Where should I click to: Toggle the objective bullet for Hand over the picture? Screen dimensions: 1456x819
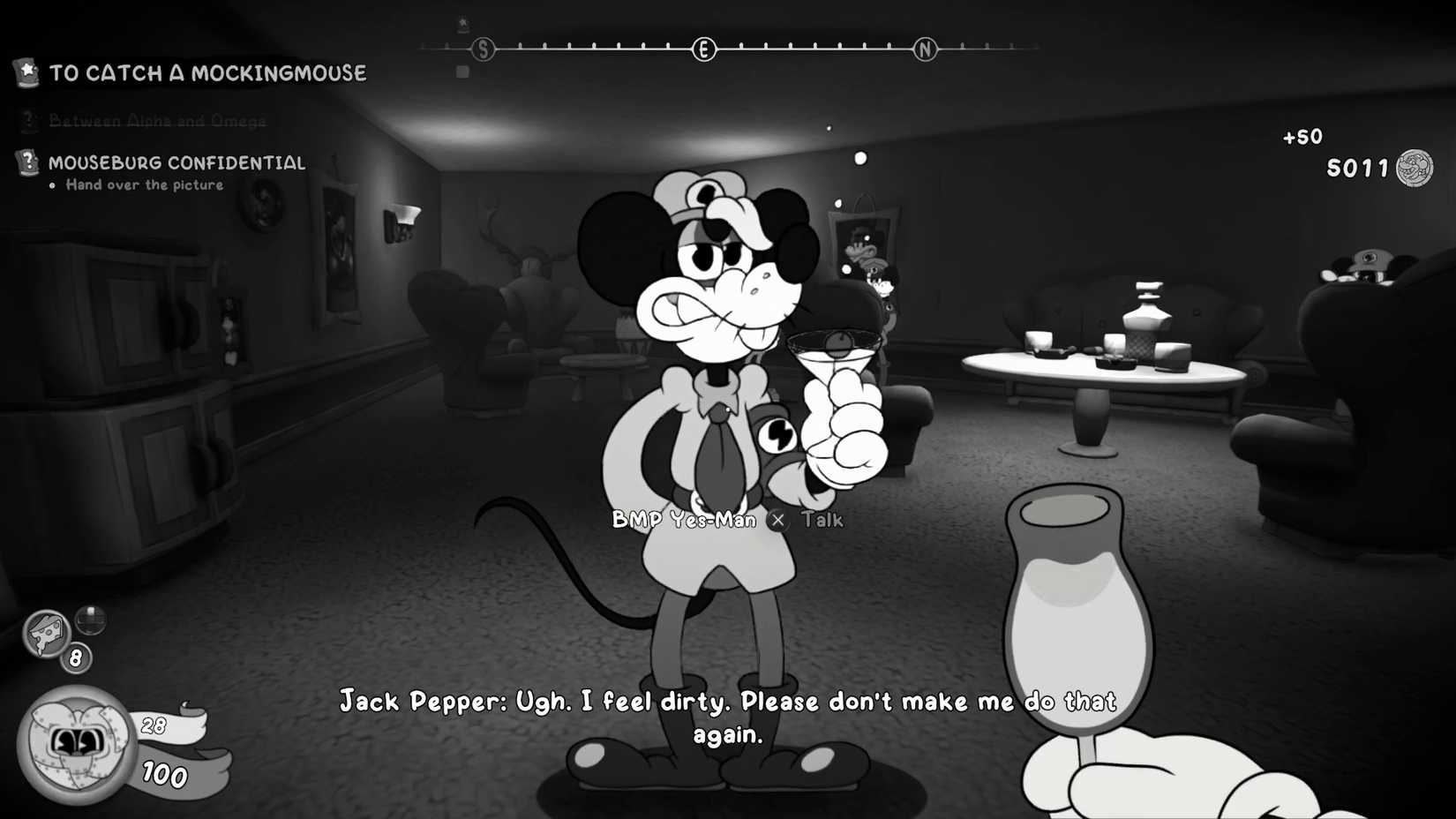pos(53,185)
